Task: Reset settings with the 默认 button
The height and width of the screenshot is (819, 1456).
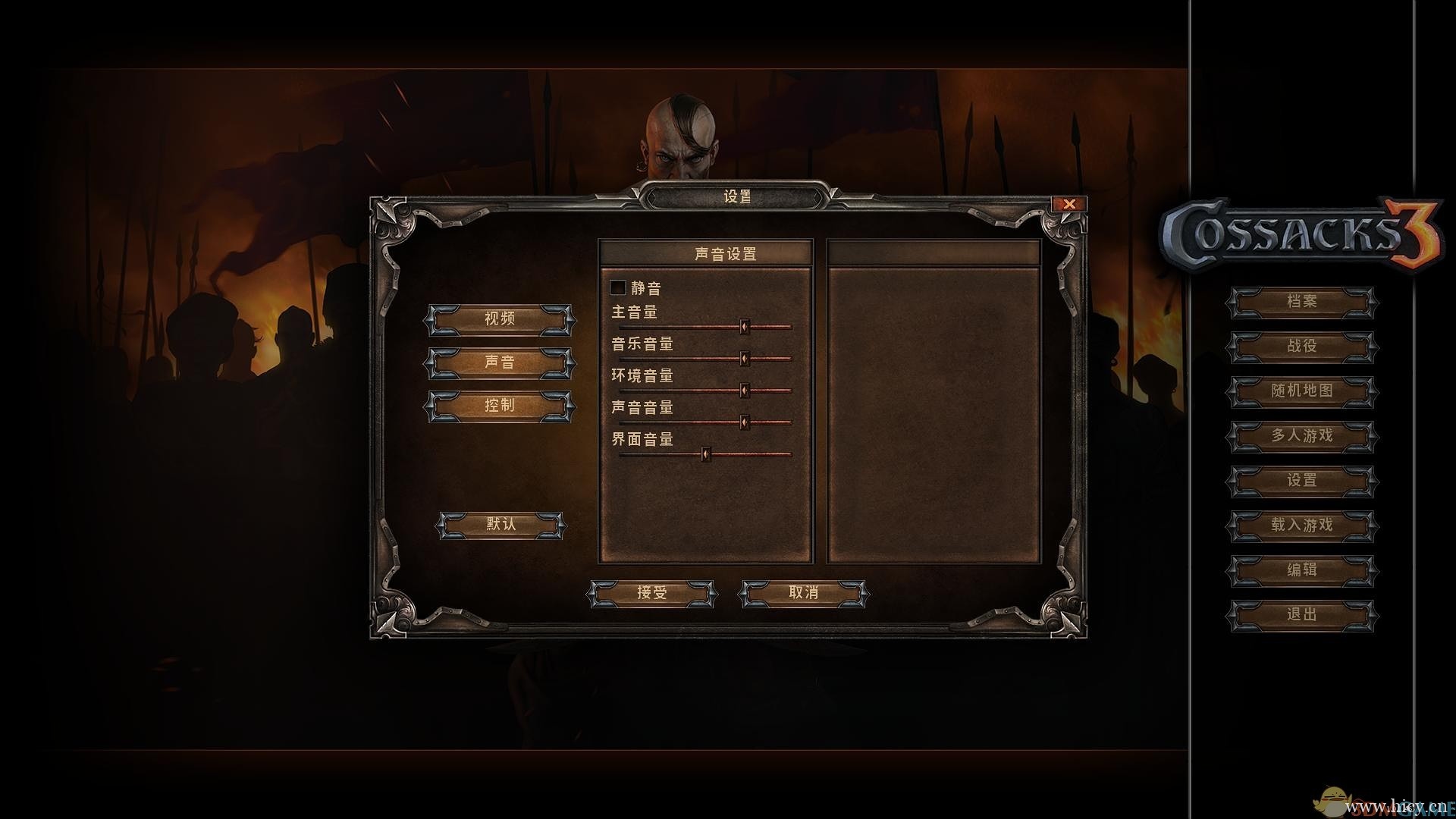Action: click(x=500, y=524)
